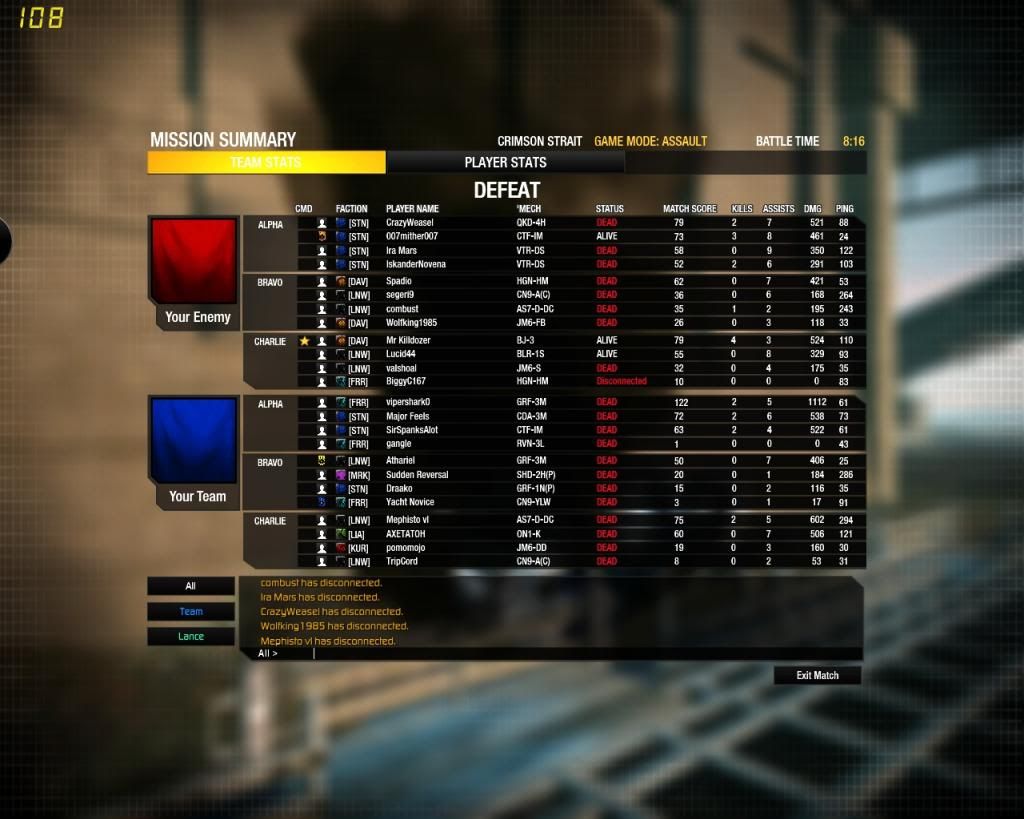Select the Lance chat channel

(x=190, y=636)
